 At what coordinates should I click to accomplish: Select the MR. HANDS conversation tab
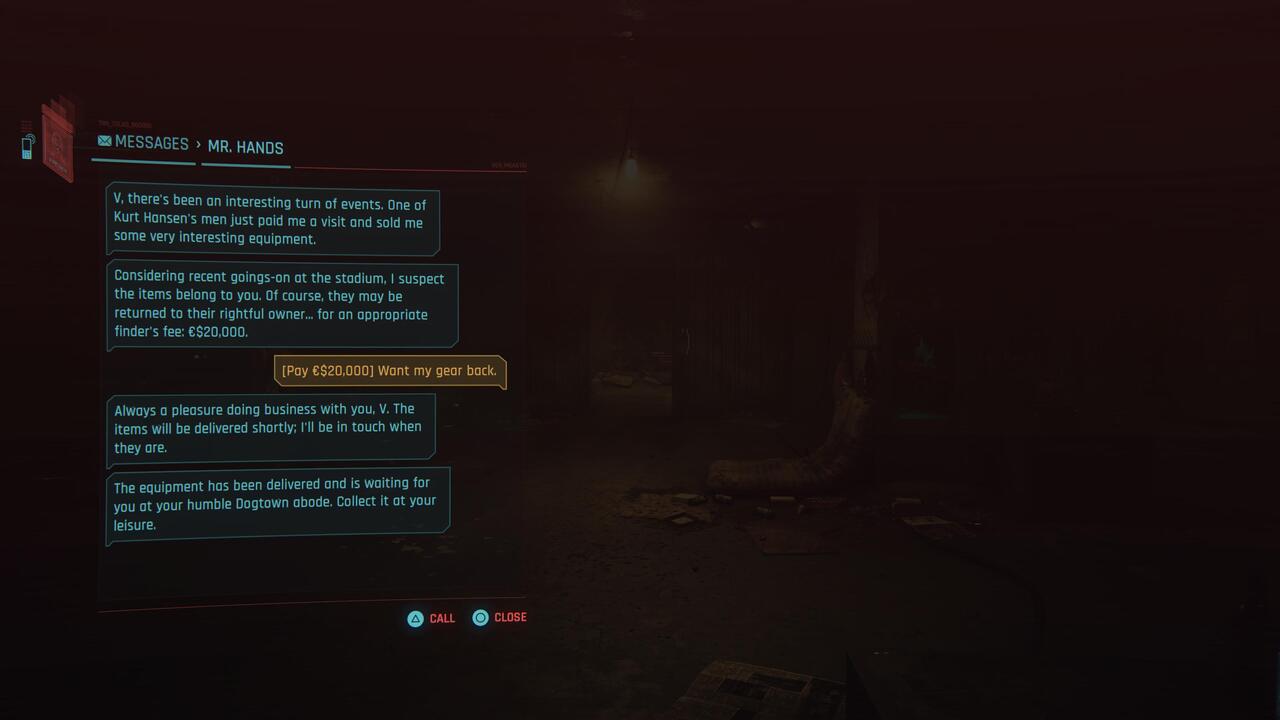tap(245, 147)
